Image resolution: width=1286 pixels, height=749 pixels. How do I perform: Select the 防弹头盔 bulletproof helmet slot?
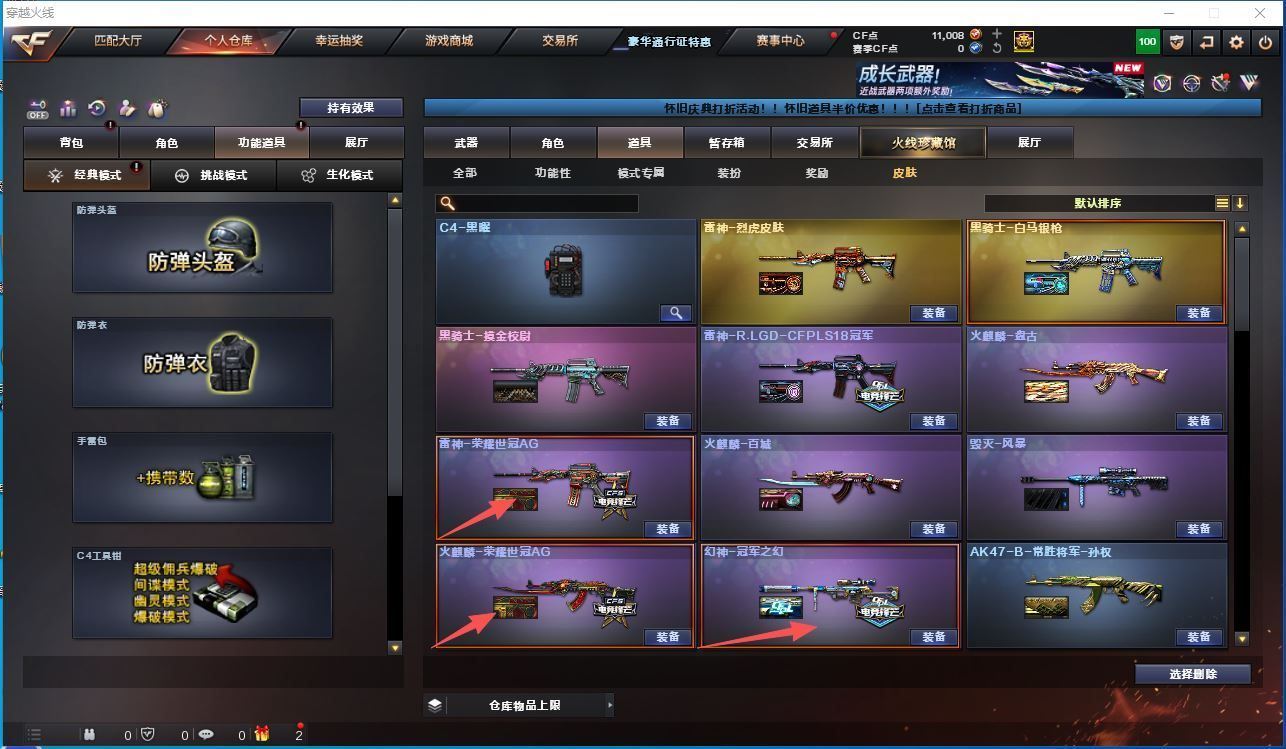coord(202,248)
